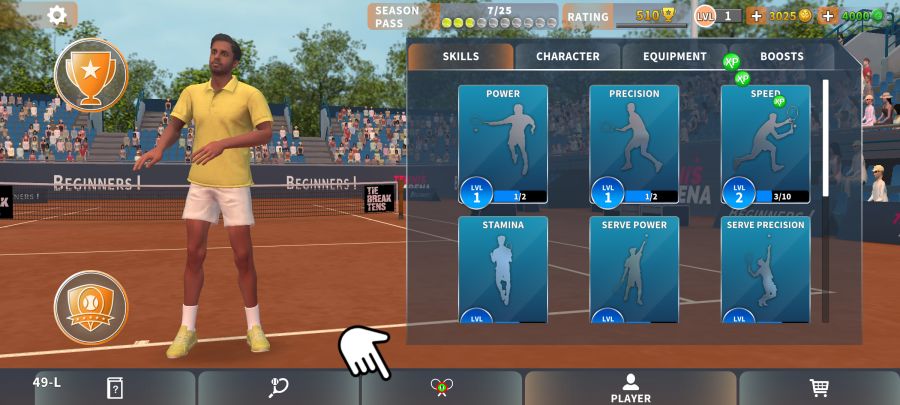Add more gold coins with plus button
The image size is (900, 405).
(755, 16)
